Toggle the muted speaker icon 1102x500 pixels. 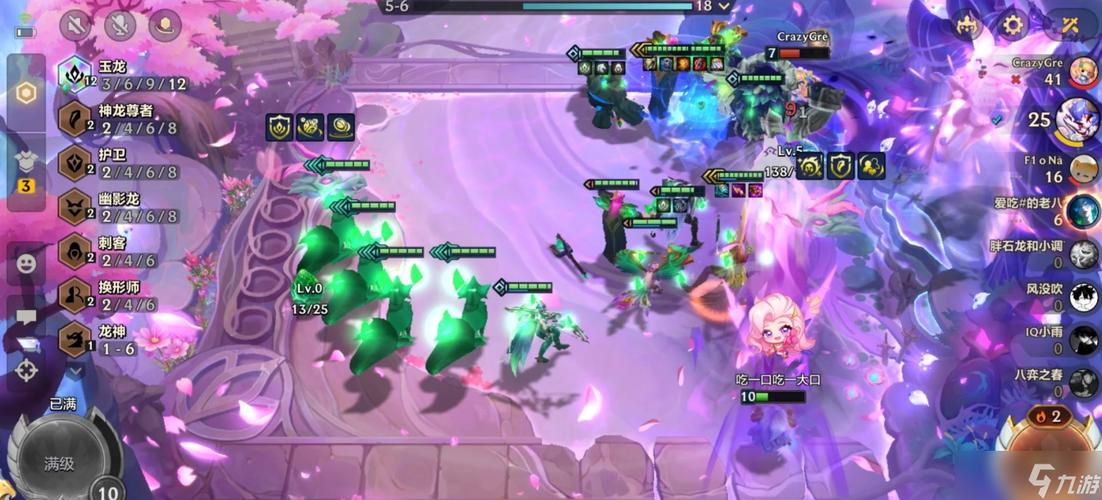(75, 25)
